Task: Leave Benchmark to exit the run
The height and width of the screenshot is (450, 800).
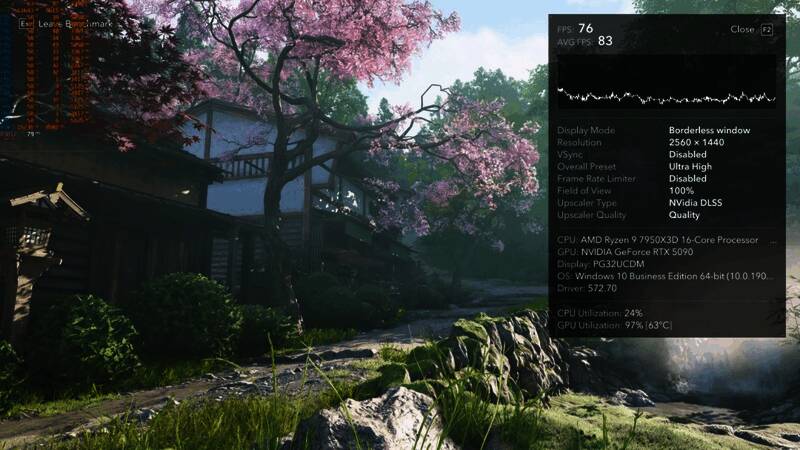Action: 70,24
